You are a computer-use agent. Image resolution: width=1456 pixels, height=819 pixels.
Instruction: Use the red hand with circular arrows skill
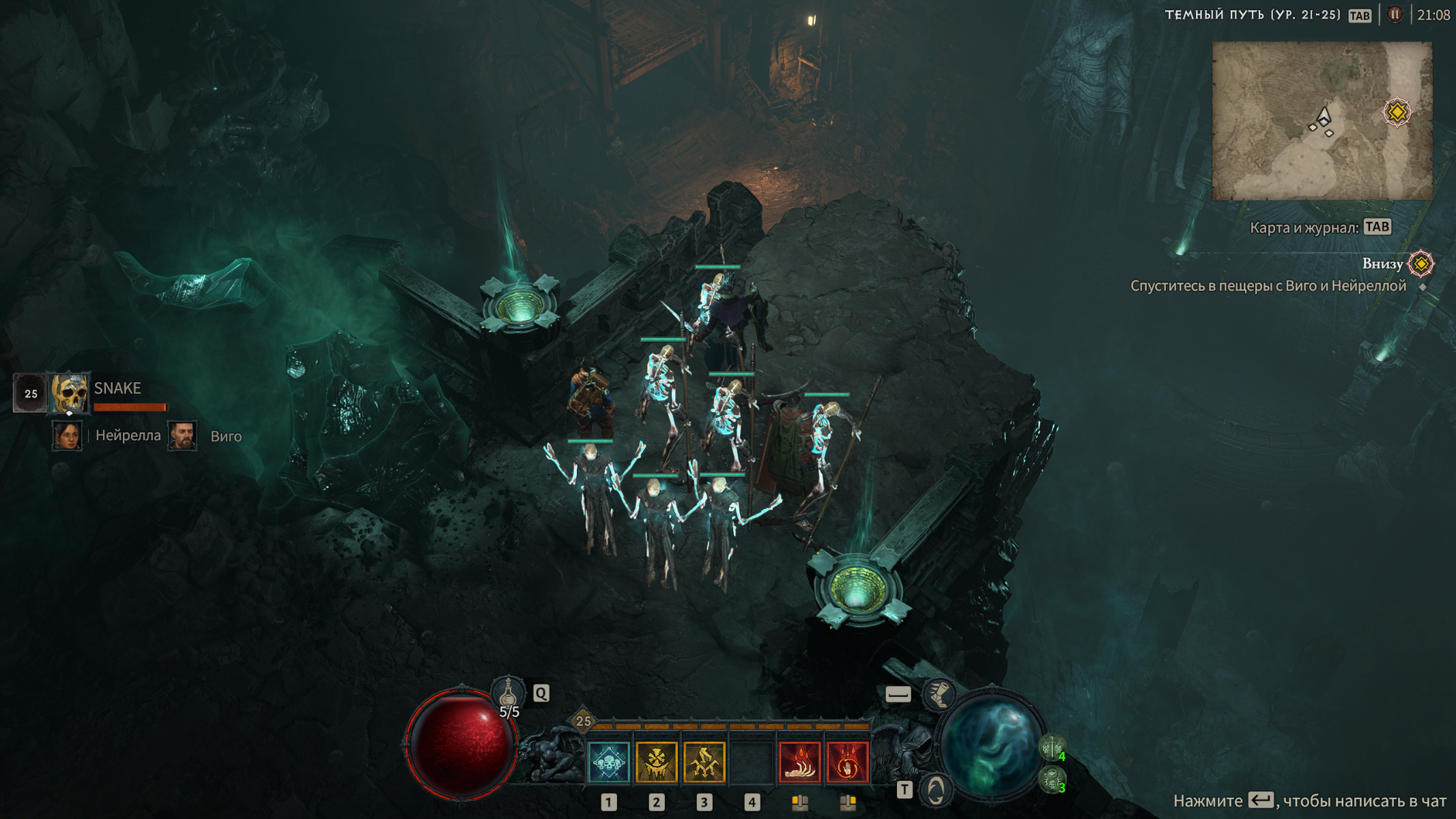tap(847, 762)
